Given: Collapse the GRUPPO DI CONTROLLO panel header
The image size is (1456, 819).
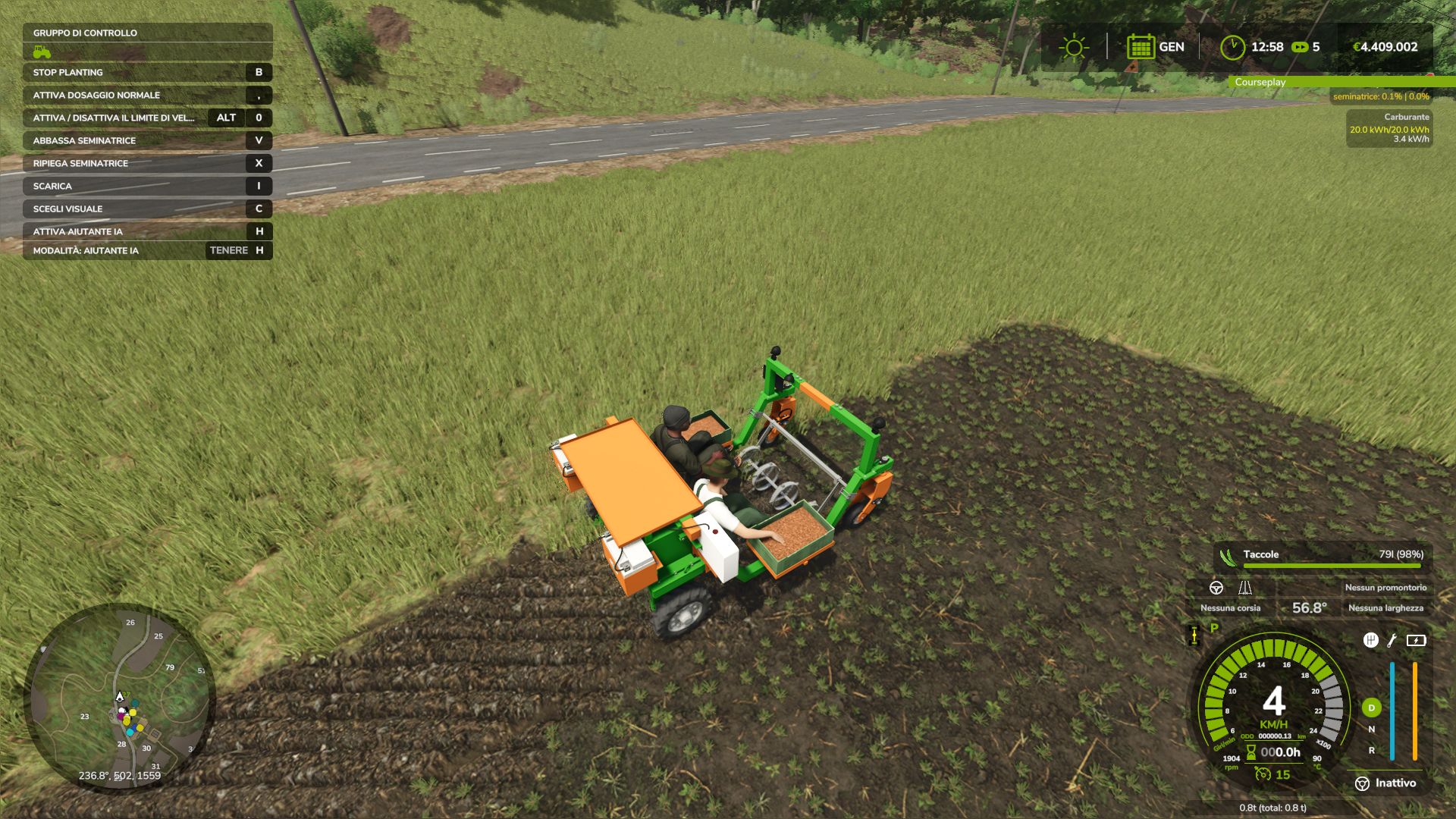Looking at the screenshot, I should tap(84, 33).
